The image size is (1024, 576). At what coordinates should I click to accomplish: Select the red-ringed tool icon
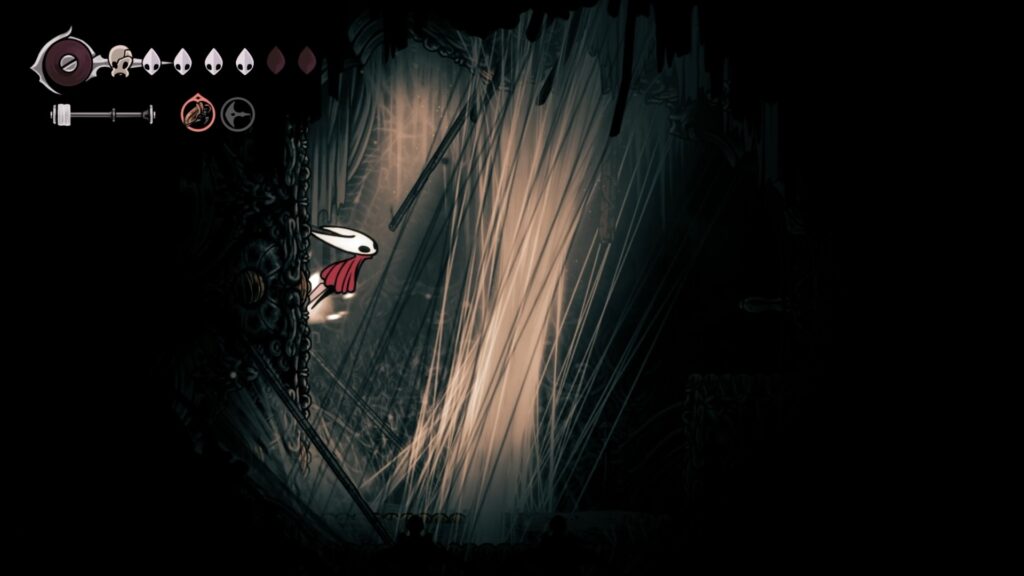pos(197,114)
